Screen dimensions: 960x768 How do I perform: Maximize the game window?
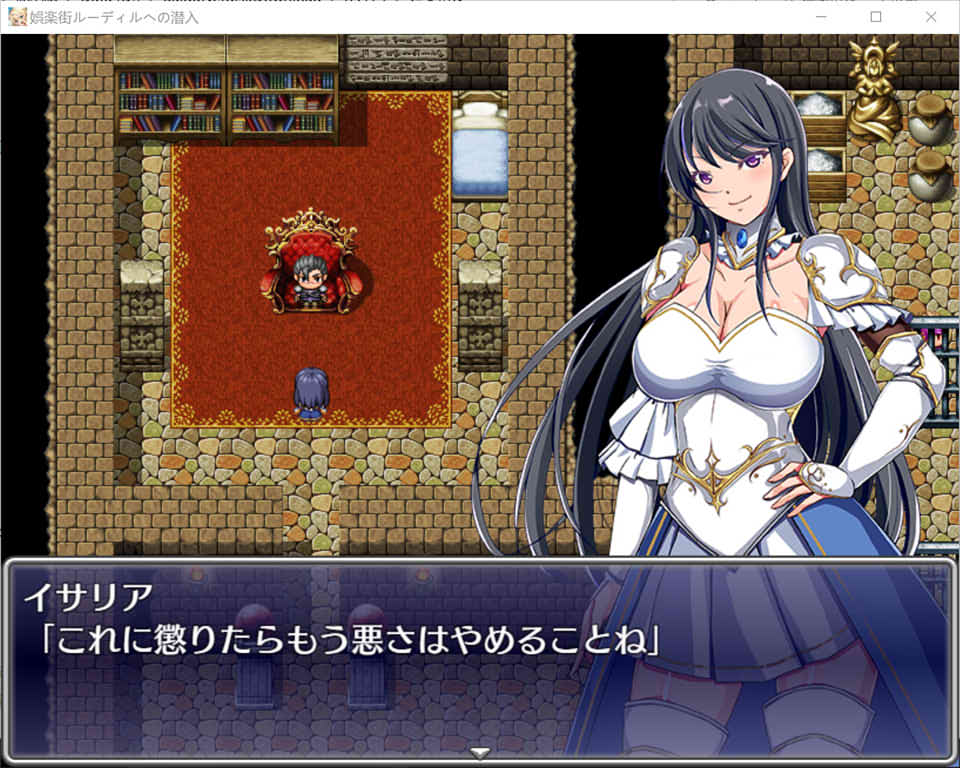(876, 17)
